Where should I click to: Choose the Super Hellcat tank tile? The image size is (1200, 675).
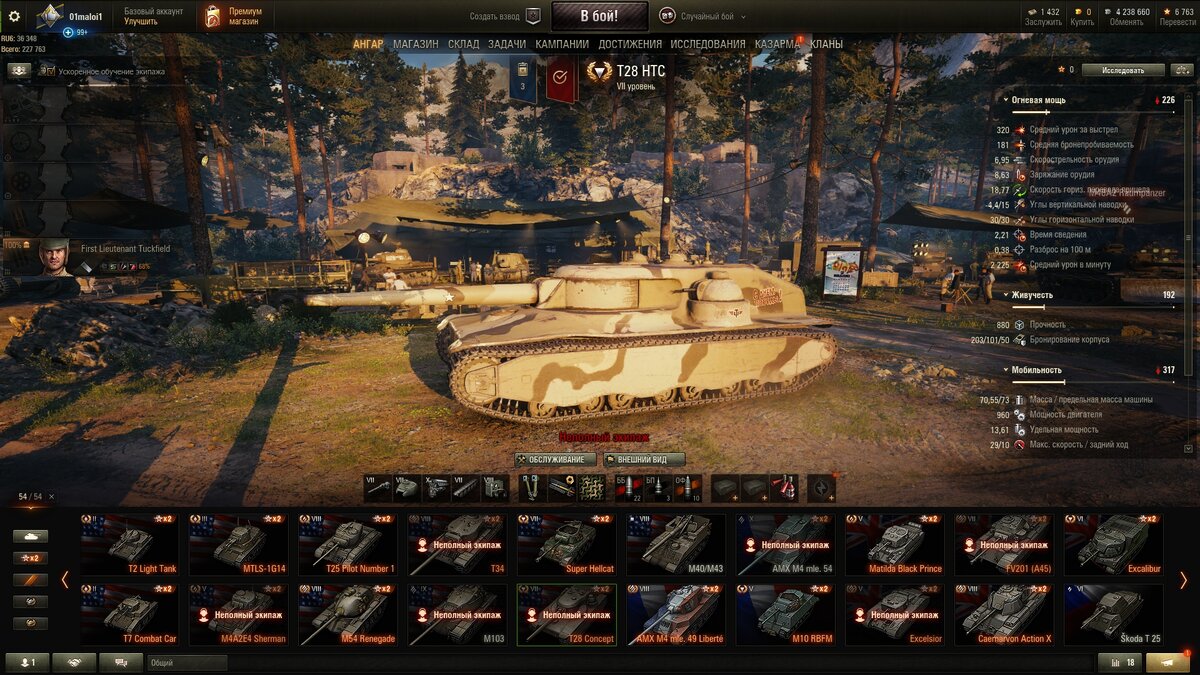pyautogui.click(x=566, y=545)
